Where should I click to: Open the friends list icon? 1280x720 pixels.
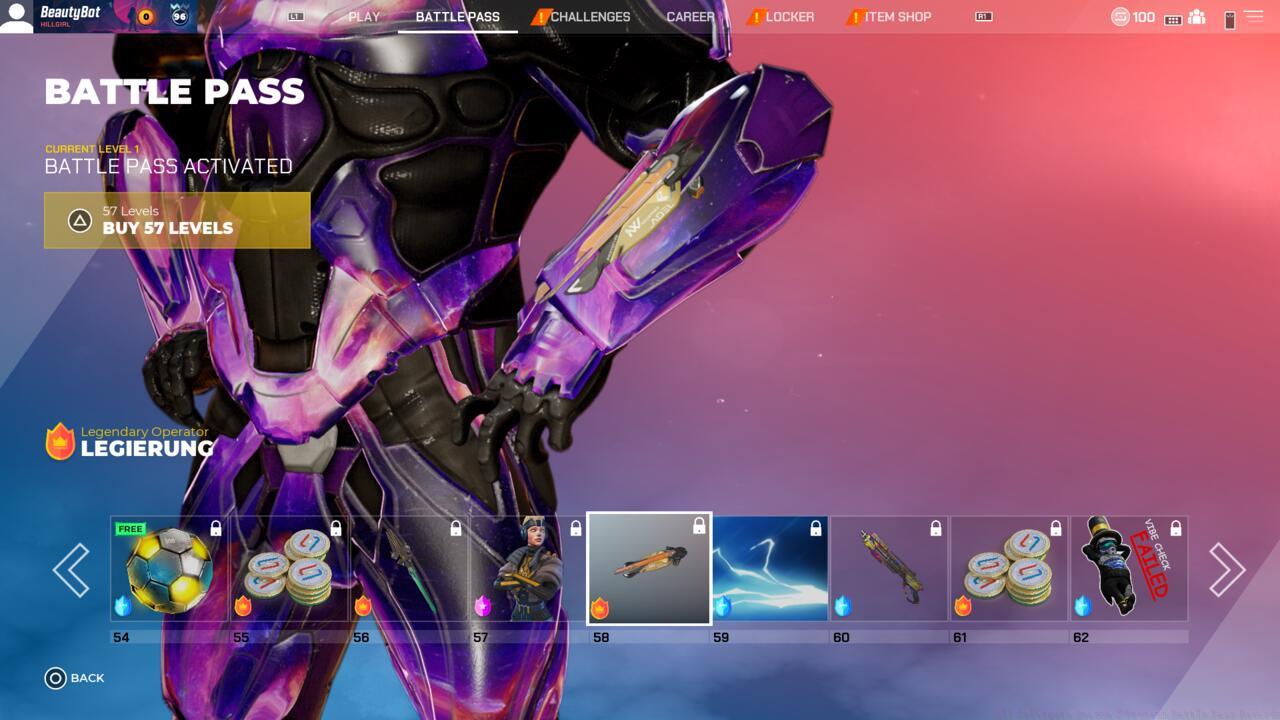(1197, 17)
